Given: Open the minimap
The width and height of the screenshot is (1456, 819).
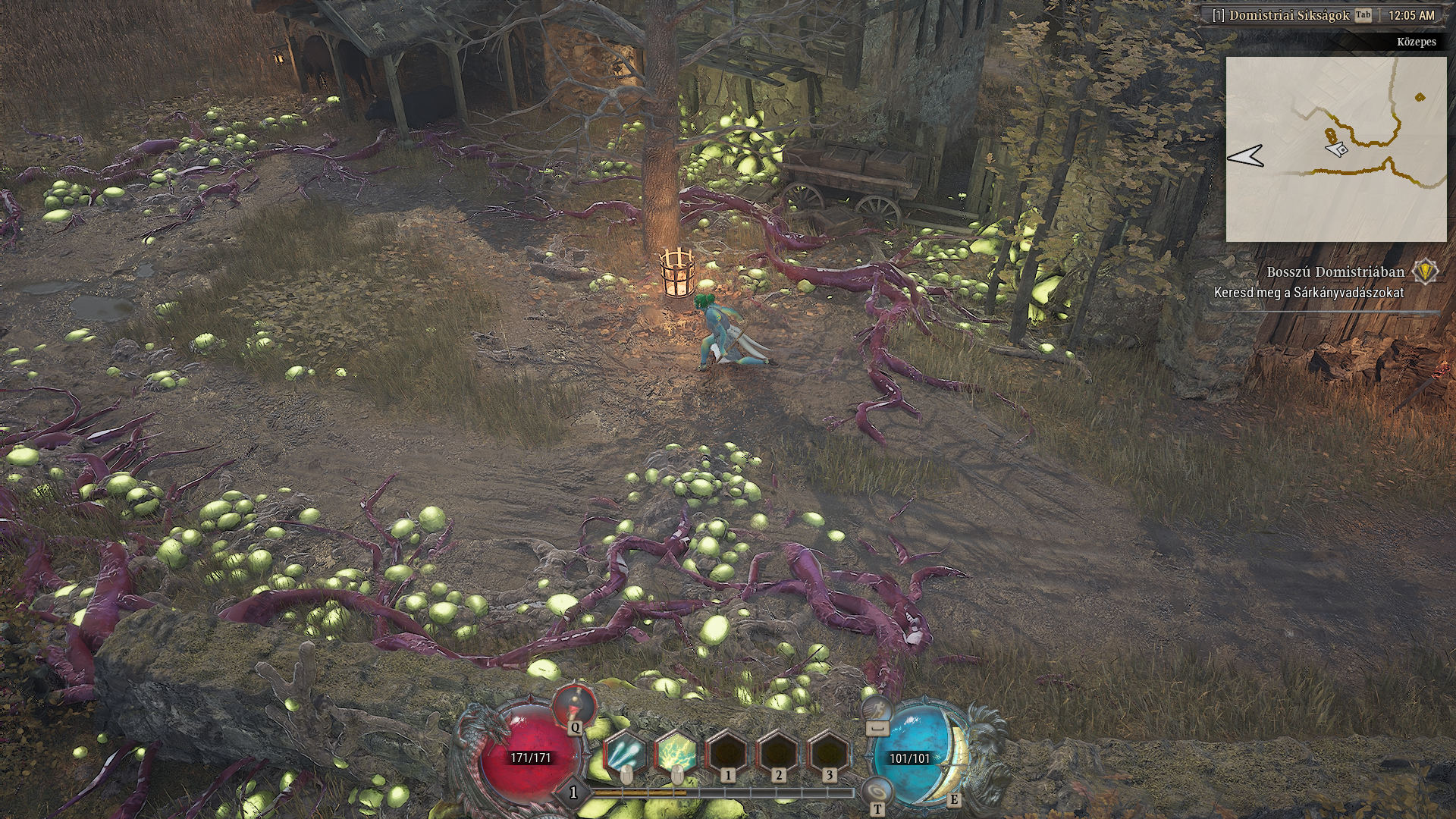Looking at the screenshot, I should (1335, 149).
